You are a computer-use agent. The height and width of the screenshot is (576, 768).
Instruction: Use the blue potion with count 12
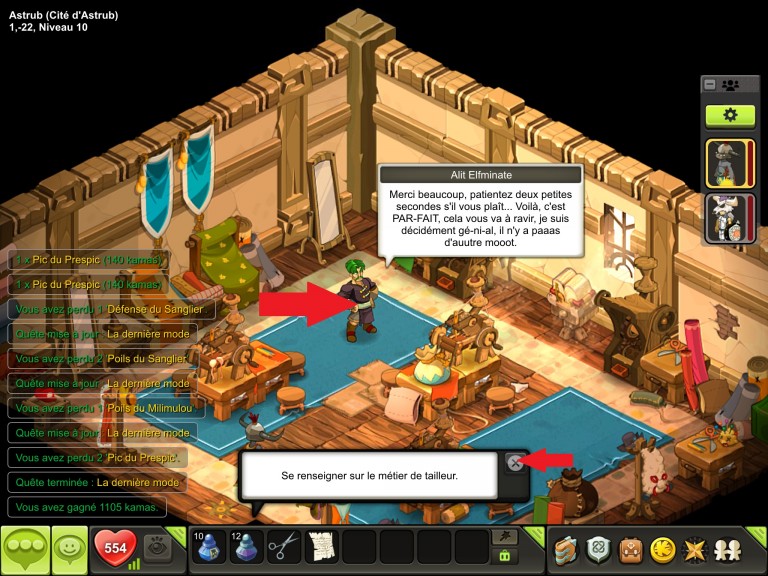pos(246,547)
